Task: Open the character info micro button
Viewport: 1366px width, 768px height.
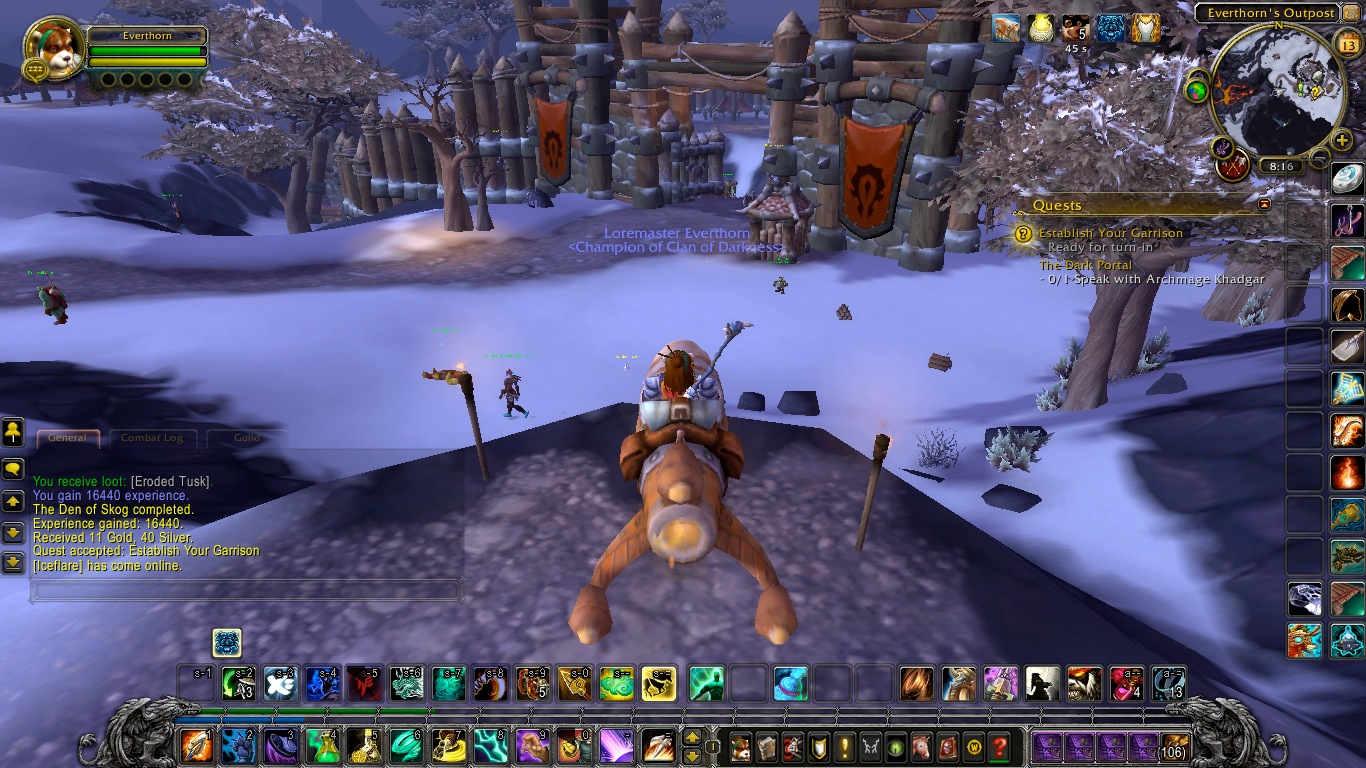Action: (x=740, y=746)
